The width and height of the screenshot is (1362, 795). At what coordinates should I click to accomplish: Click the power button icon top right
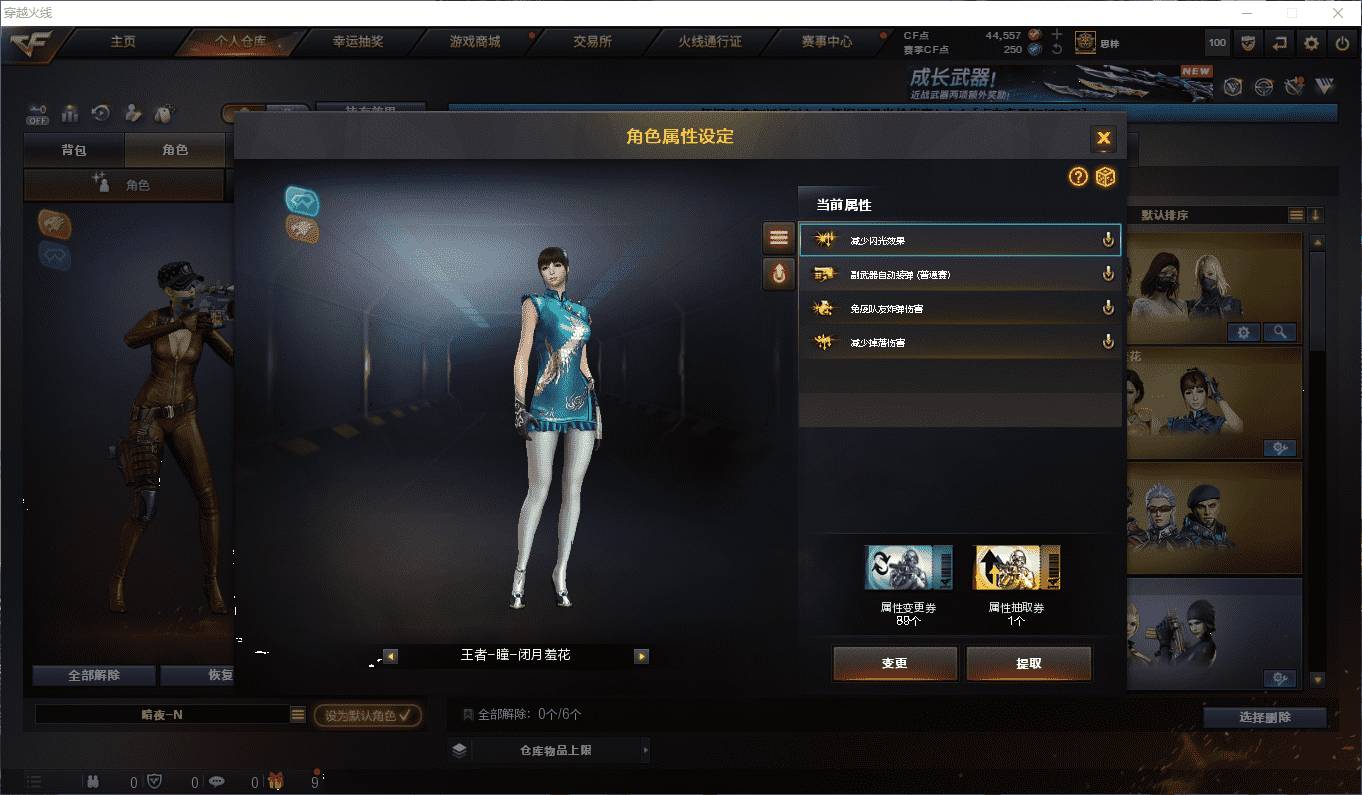pos(1340,43)
